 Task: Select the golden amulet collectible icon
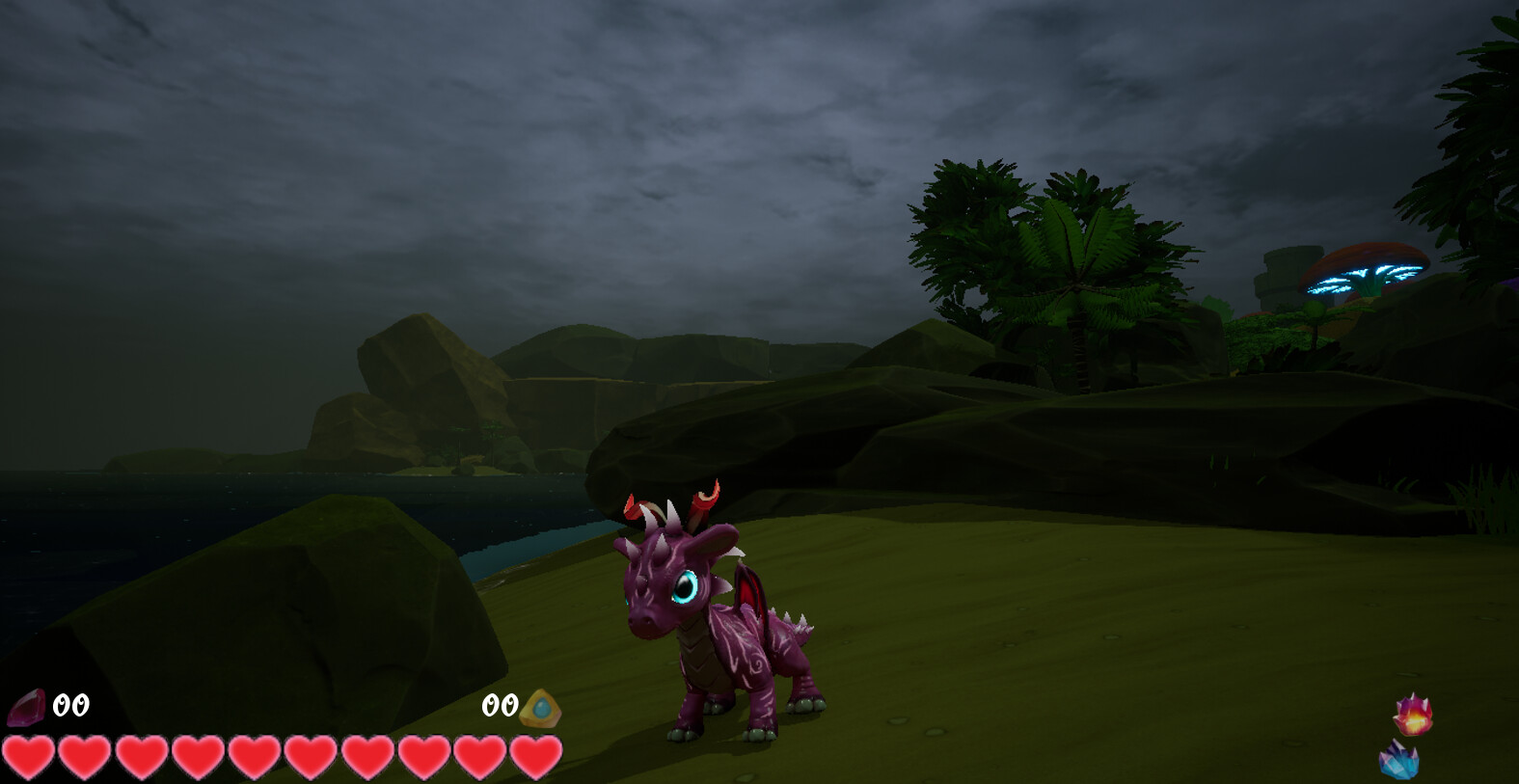click(x=542, y=707)
